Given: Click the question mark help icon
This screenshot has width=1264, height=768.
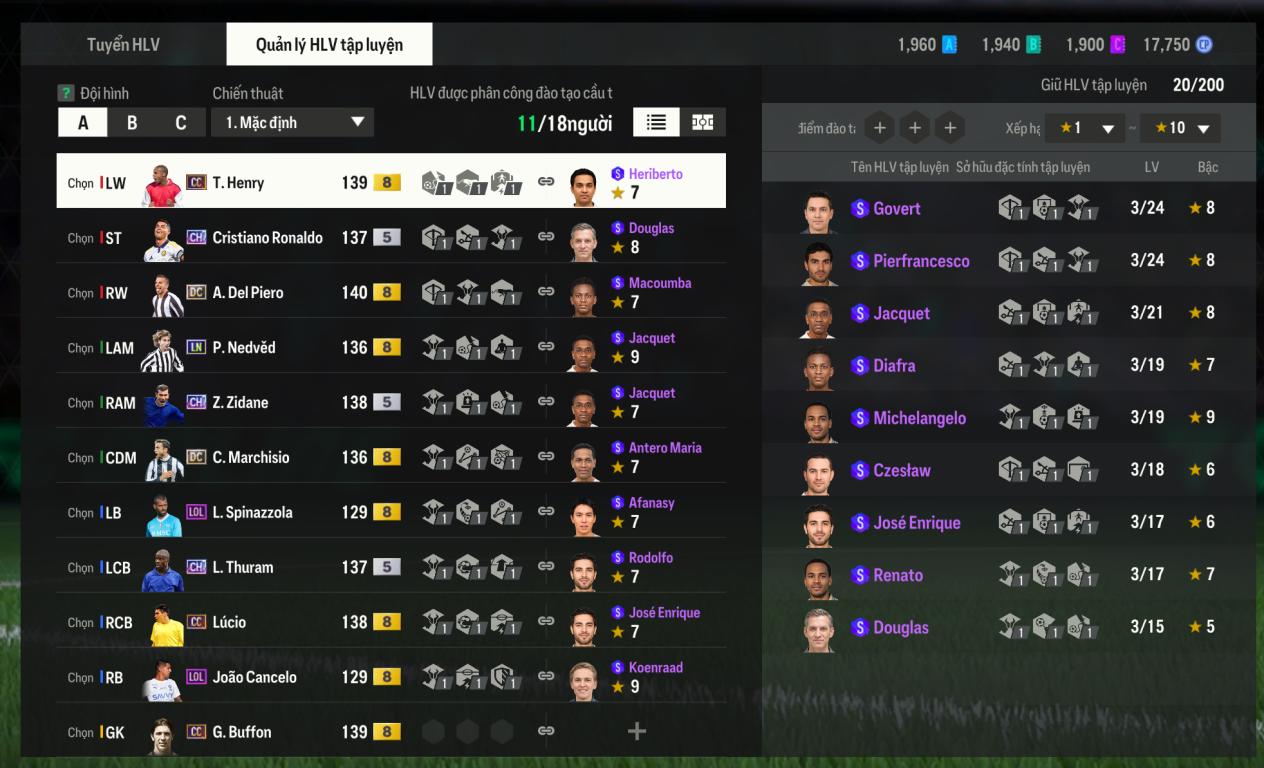Looking at the screenshot, I should (x=66, y=93).
